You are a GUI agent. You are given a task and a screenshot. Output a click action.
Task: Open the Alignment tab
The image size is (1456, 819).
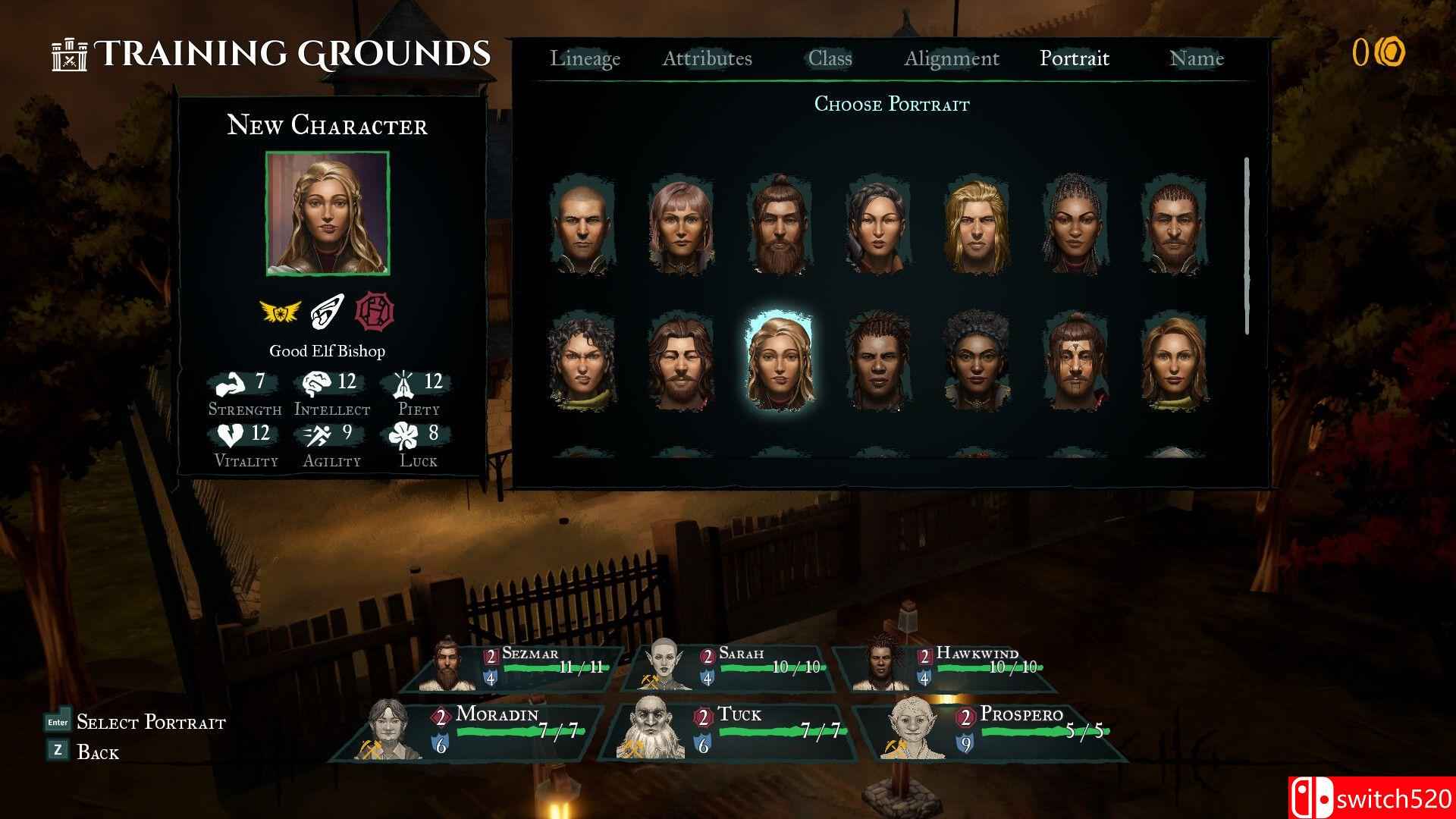952,58
